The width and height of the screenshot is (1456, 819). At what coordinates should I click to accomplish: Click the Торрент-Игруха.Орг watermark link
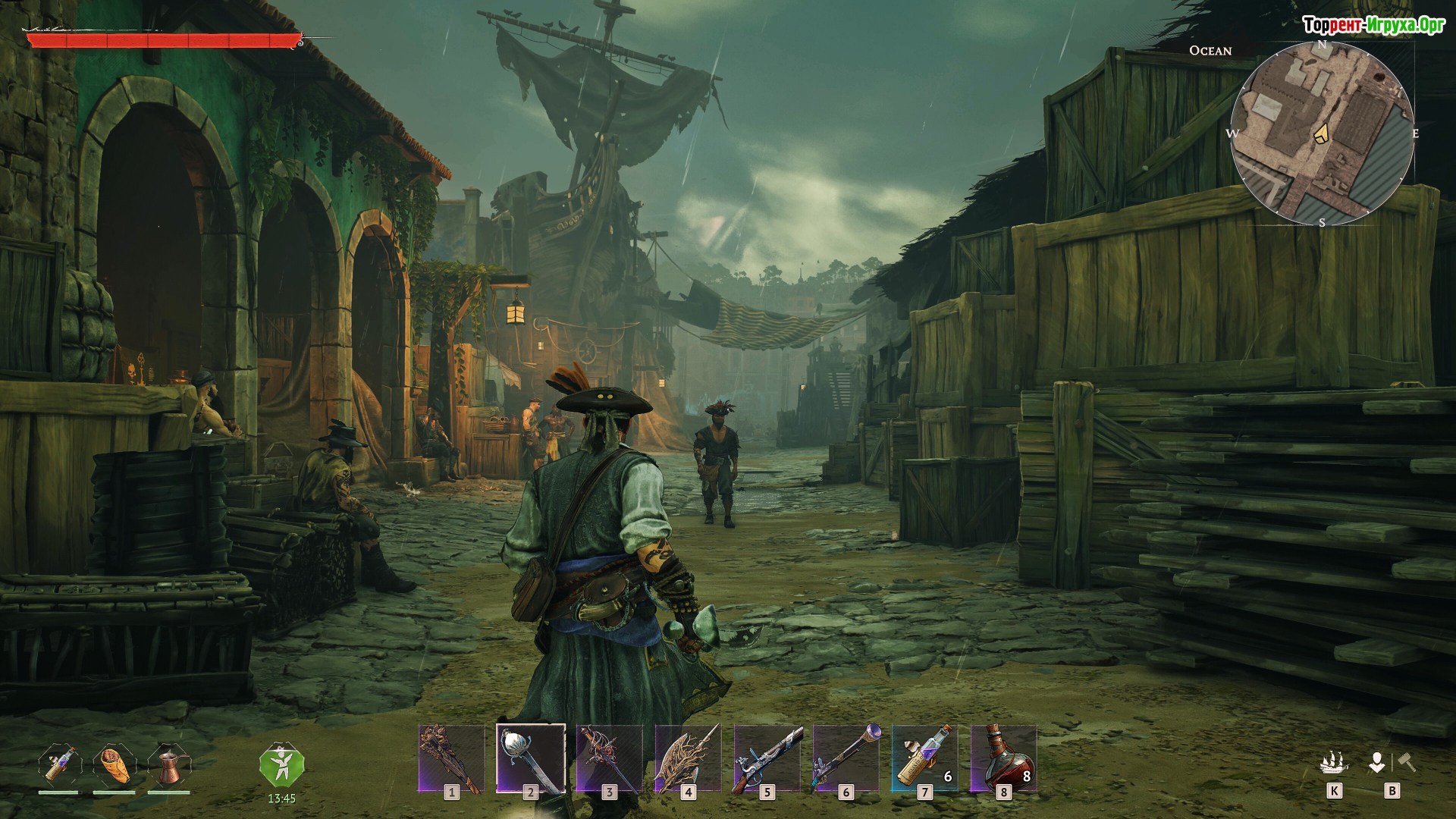pos(1373,25)
